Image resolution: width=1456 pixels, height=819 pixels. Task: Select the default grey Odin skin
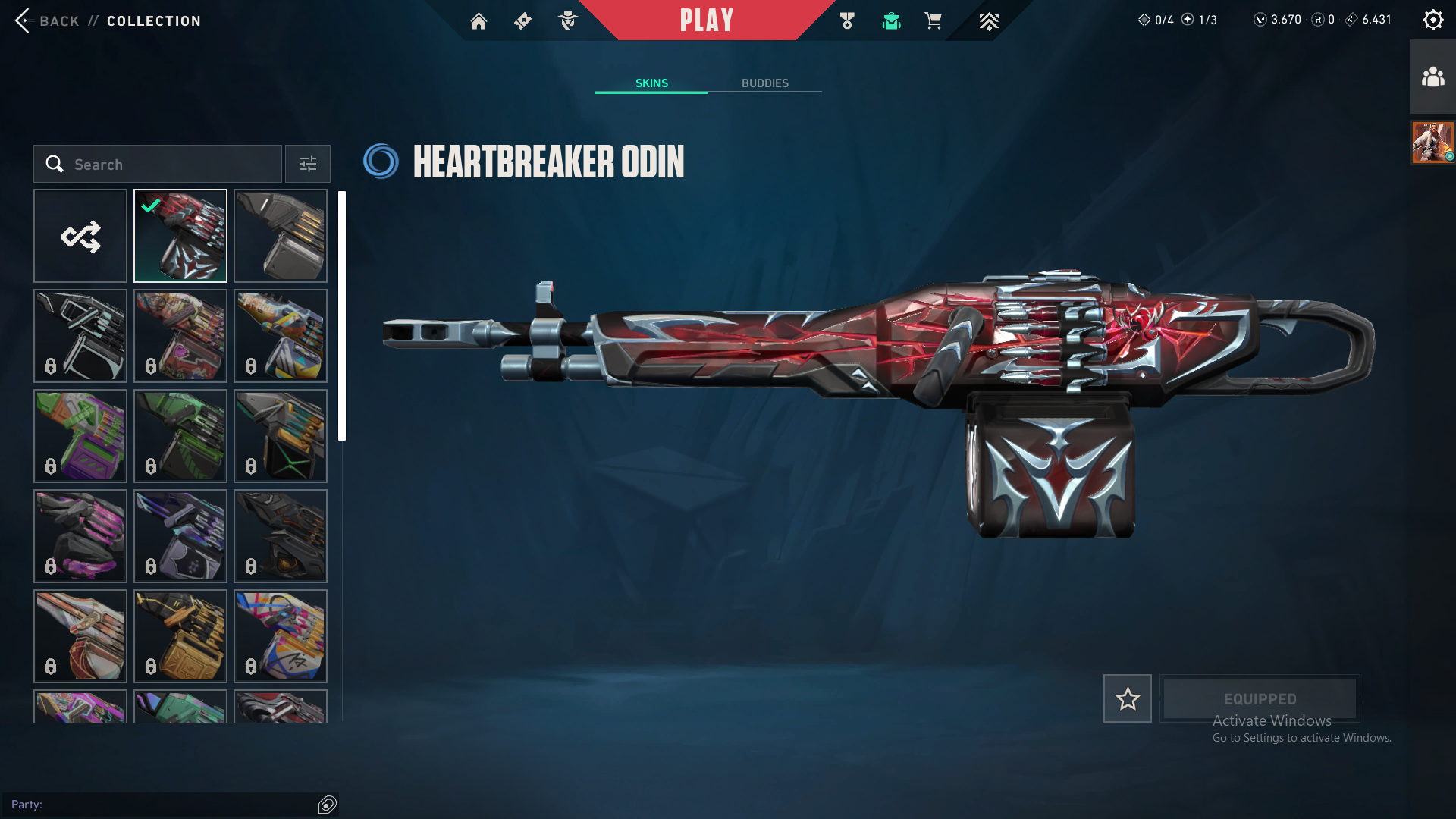pyautogui.click(x=281, y=237)
